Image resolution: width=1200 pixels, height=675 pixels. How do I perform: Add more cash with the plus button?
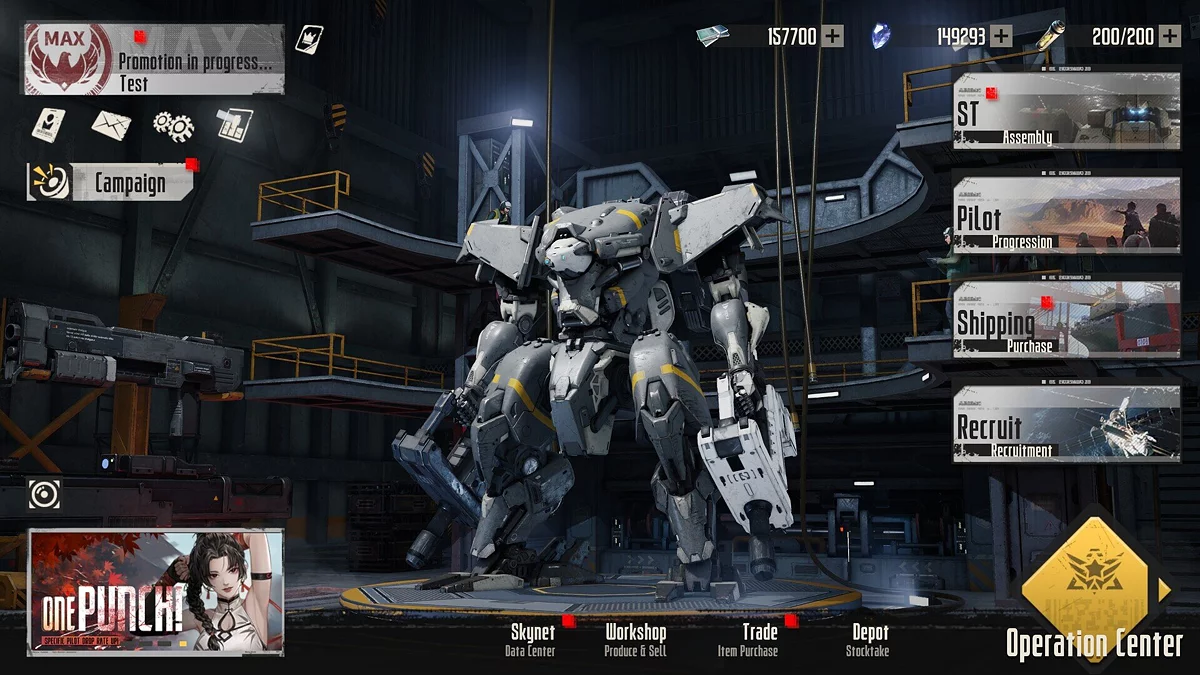832,37
